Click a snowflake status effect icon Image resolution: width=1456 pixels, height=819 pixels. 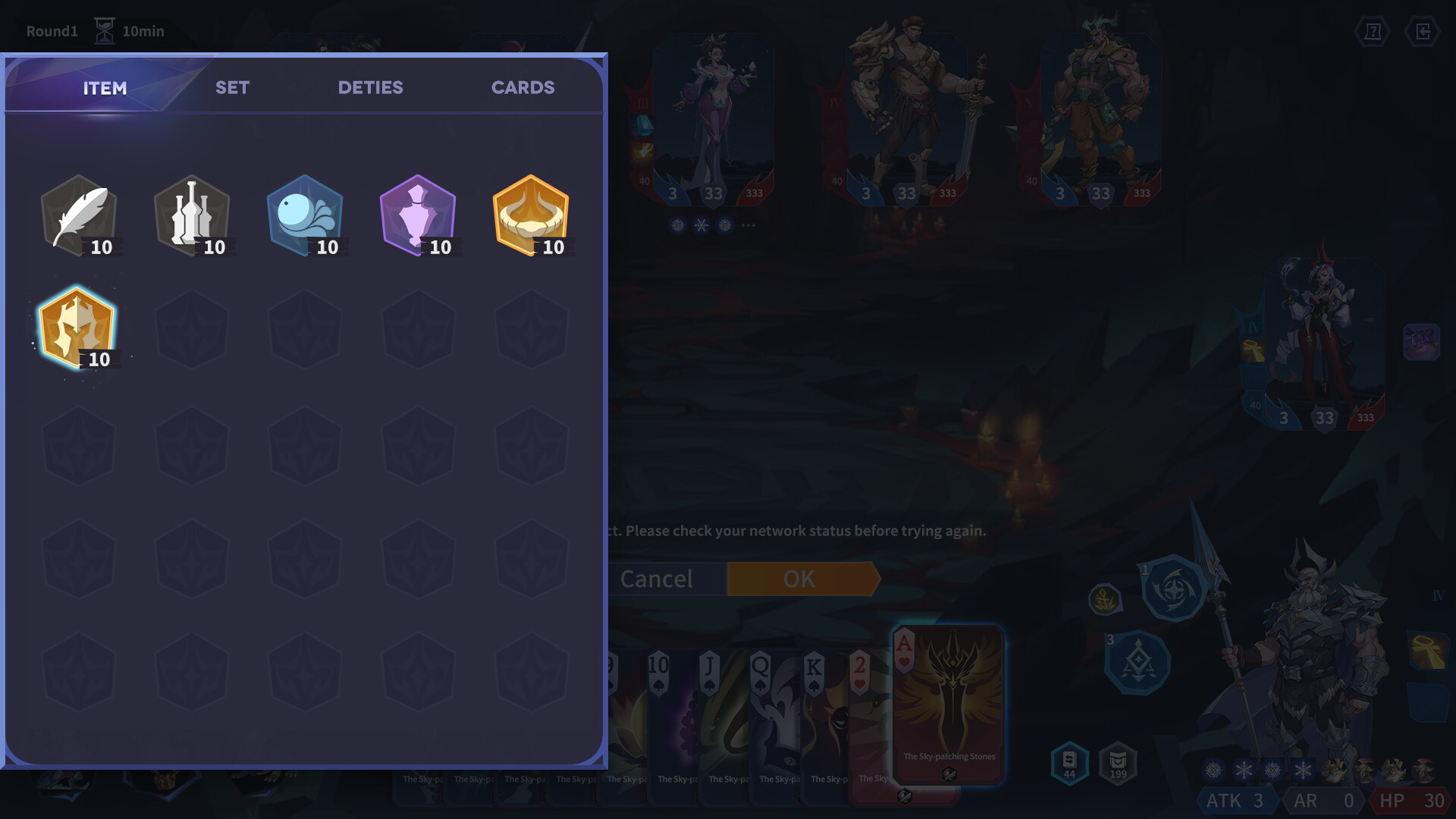[x=1244, y=770]
